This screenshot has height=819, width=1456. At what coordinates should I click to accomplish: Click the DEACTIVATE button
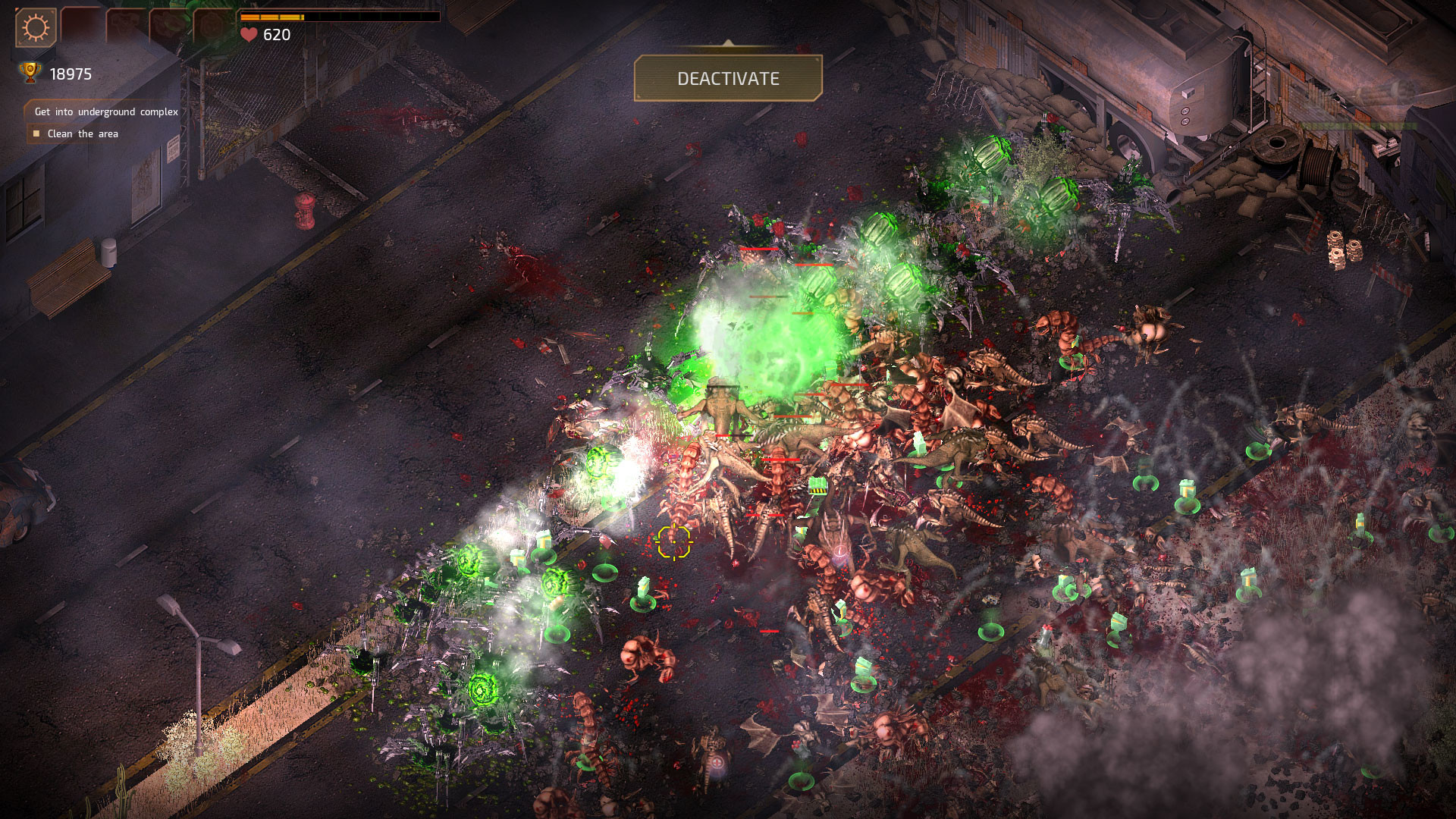click(x=728, y=78)
